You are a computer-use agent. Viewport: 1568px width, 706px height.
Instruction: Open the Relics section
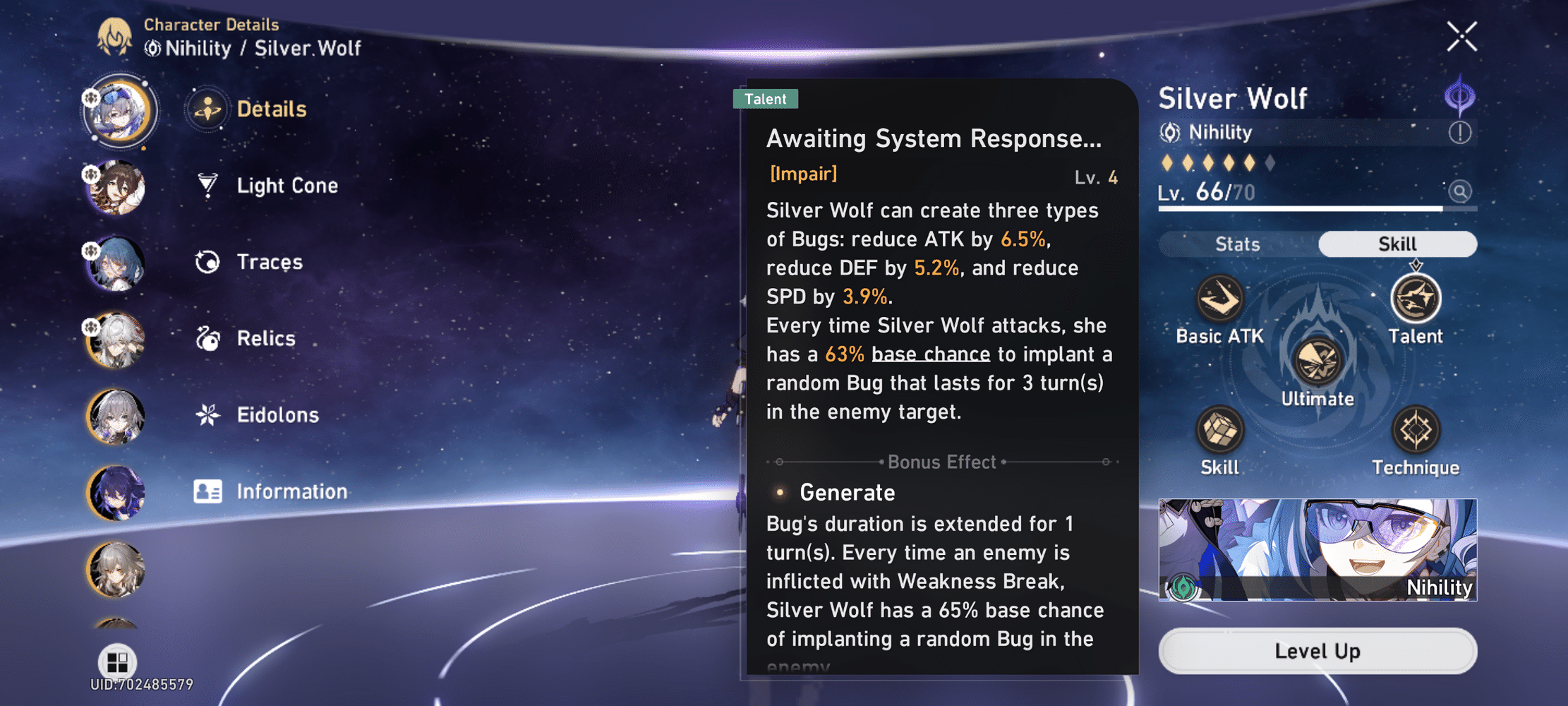[265, 338]
